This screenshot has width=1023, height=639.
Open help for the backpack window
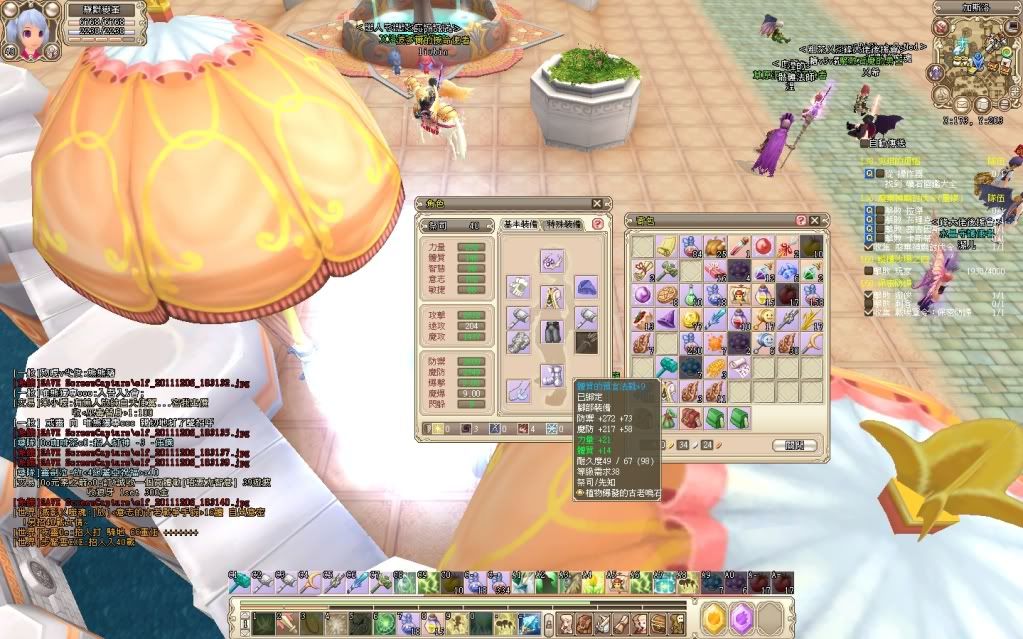801,220
